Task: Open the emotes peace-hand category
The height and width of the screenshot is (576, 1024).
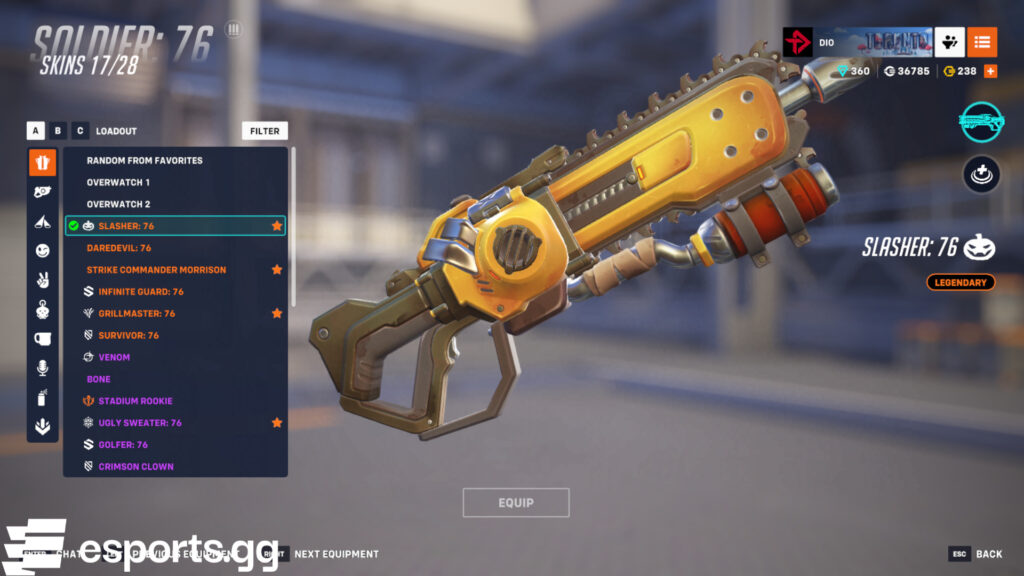Action: point(43,279)
